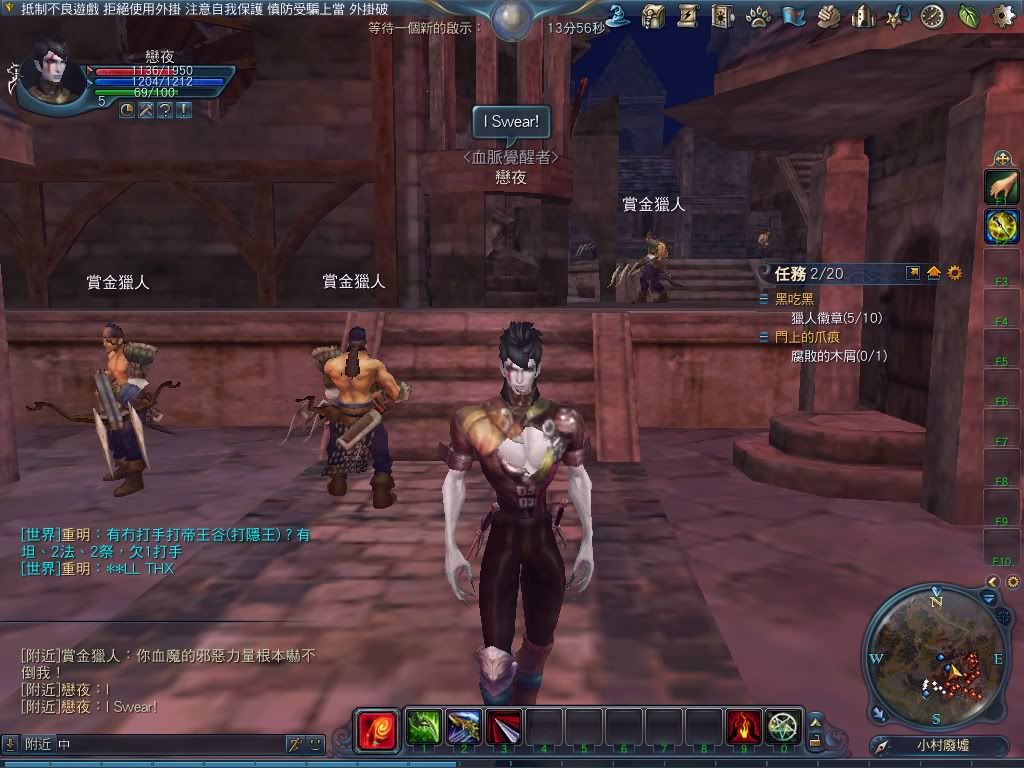This screenshot has height=768, width=1024.
Task: Open the paw print pet menu
Action: pos(758,16)
